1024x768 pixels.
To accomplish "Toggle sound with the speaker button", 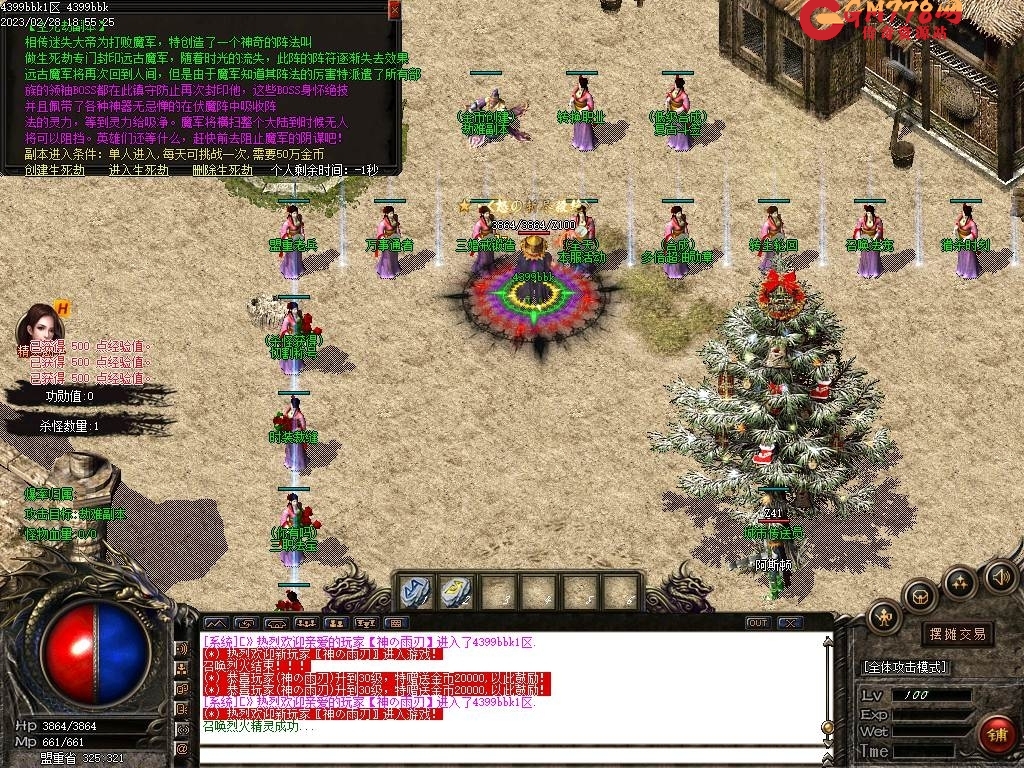I will pos(1000,576).
